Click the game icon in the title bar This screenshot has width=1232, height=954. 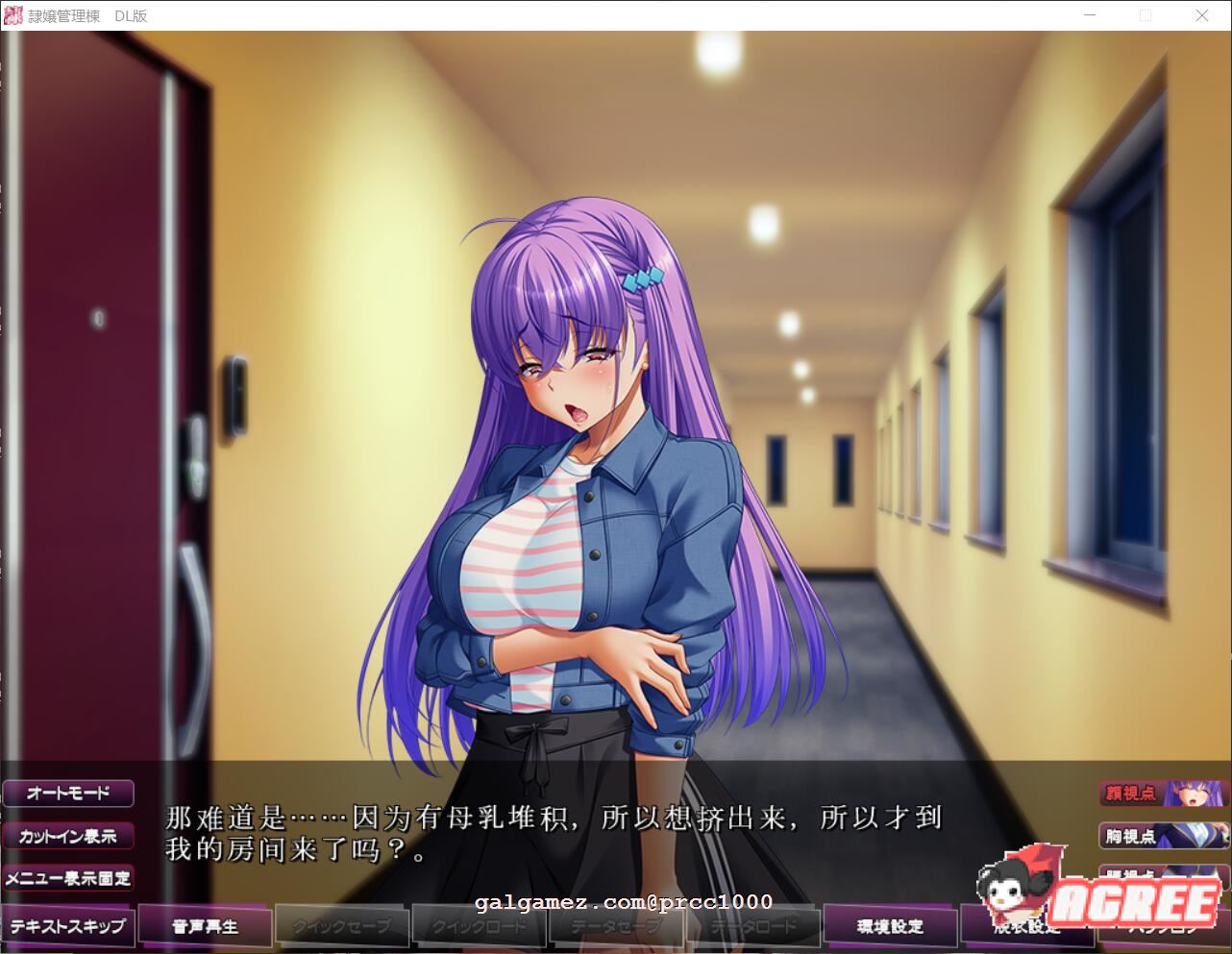click(x=12, y=14)
